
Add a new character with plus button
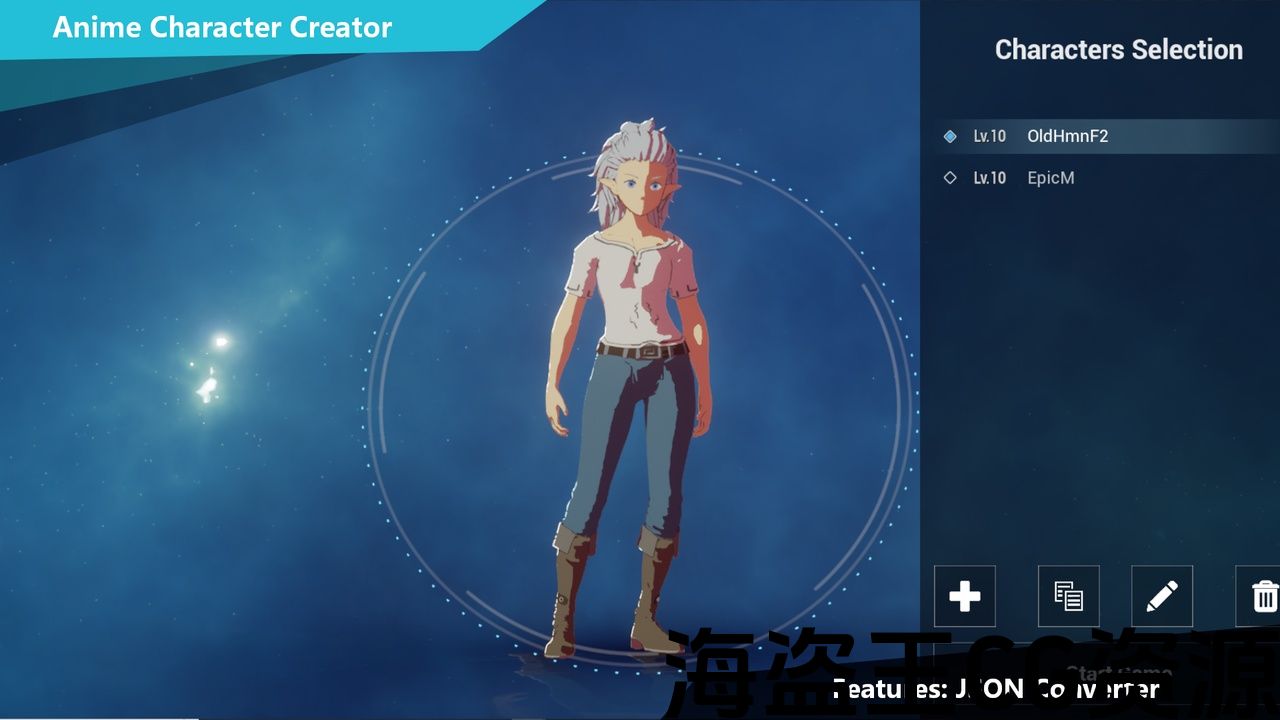964,597
